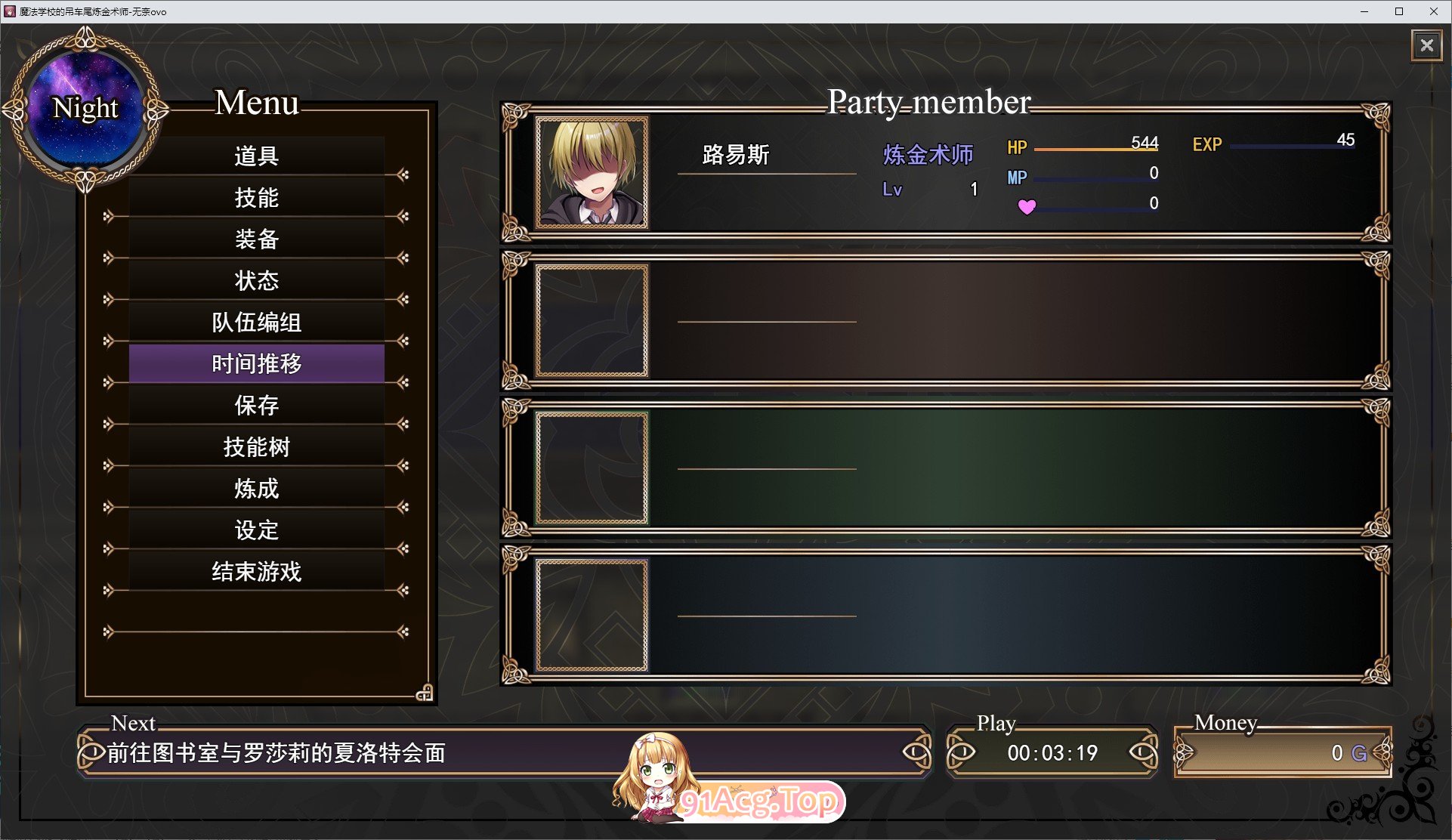
Task: Select the 技能 skills entry
Action: tap(256, 198)
